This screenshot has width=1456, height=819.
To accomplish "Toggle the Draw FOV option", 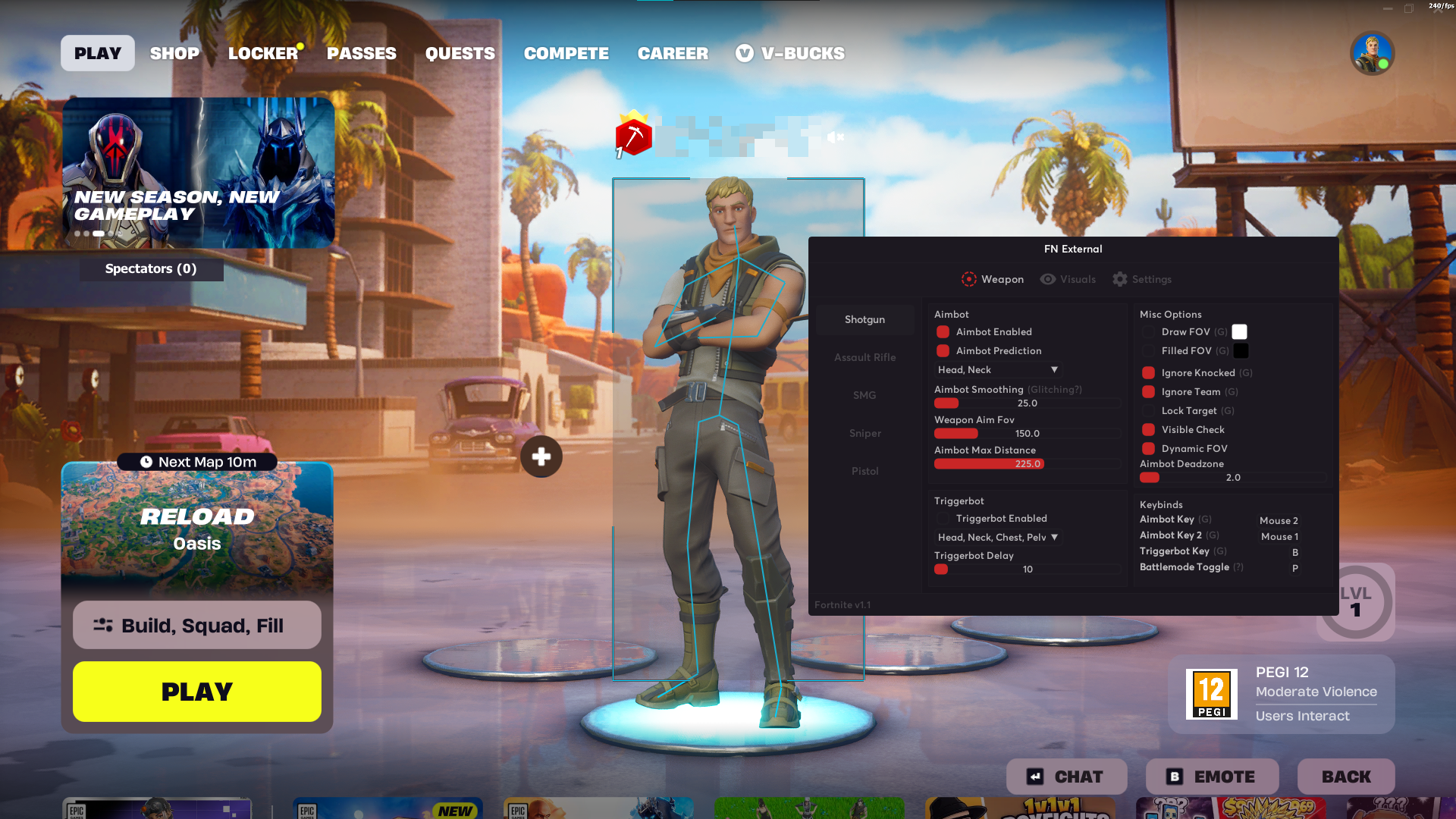I will coord(1148,331).
